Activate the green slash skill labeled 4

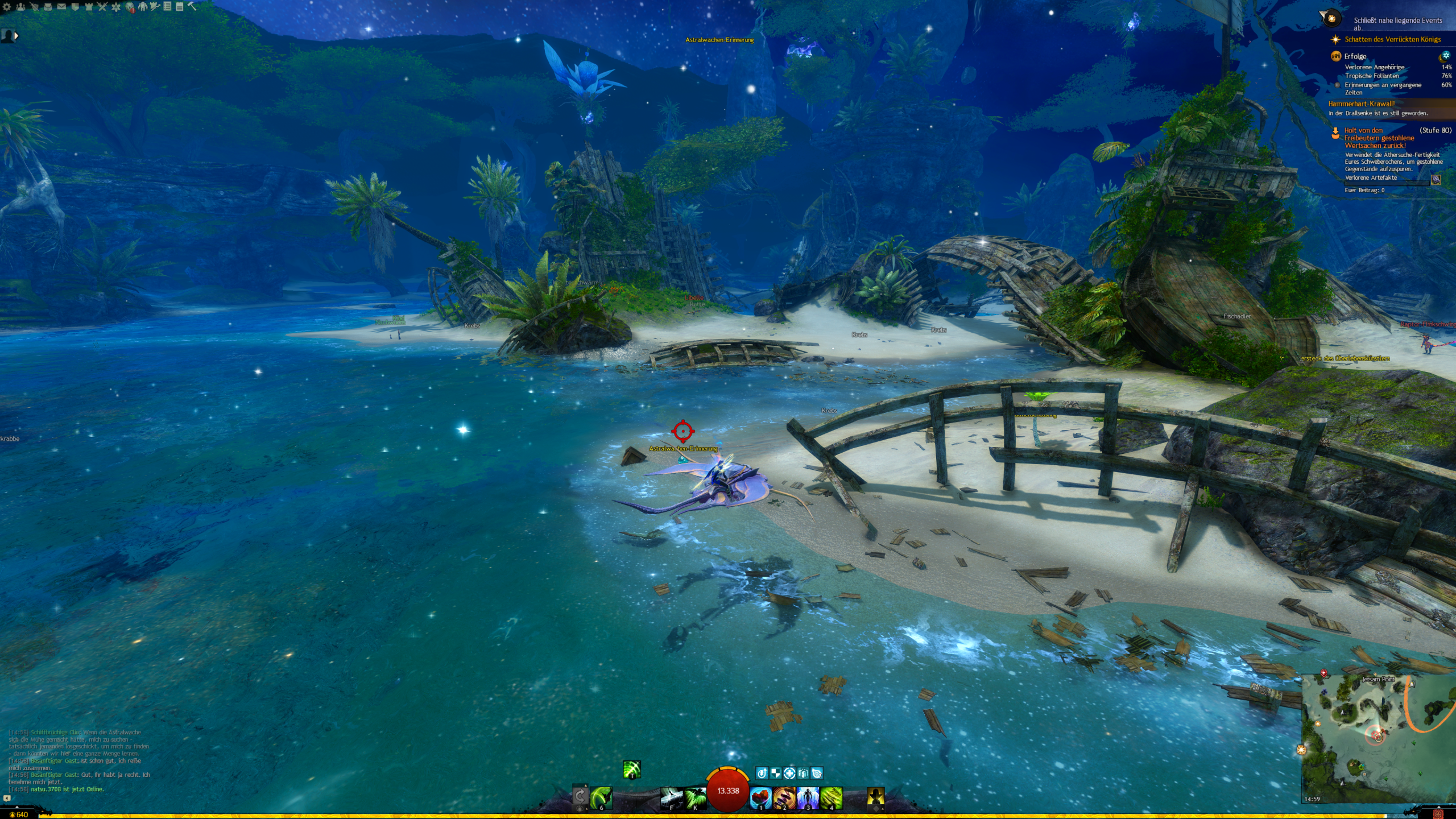click(831, 797)
